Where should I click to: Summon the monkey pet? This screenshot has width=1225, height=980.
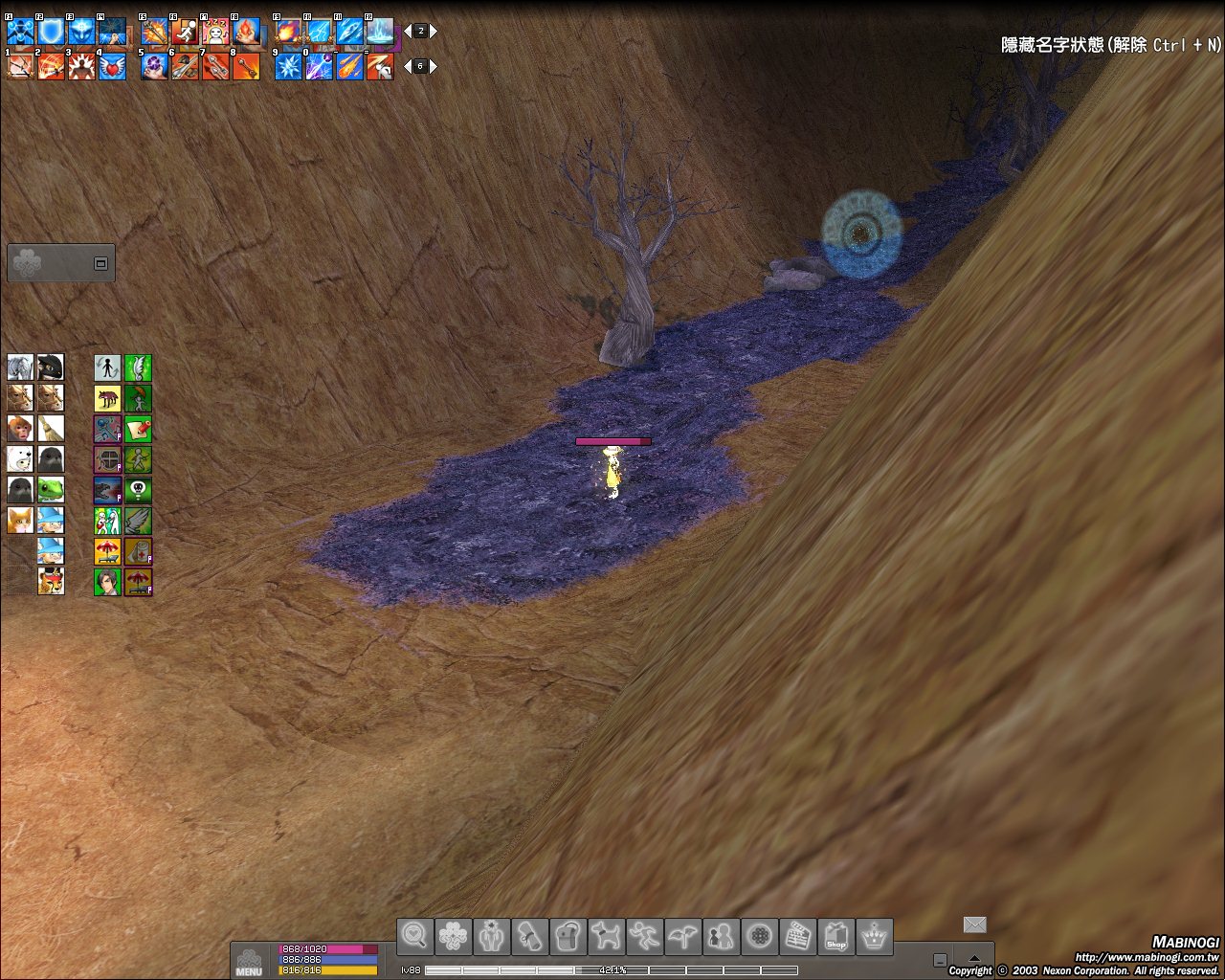coord(20,428)
